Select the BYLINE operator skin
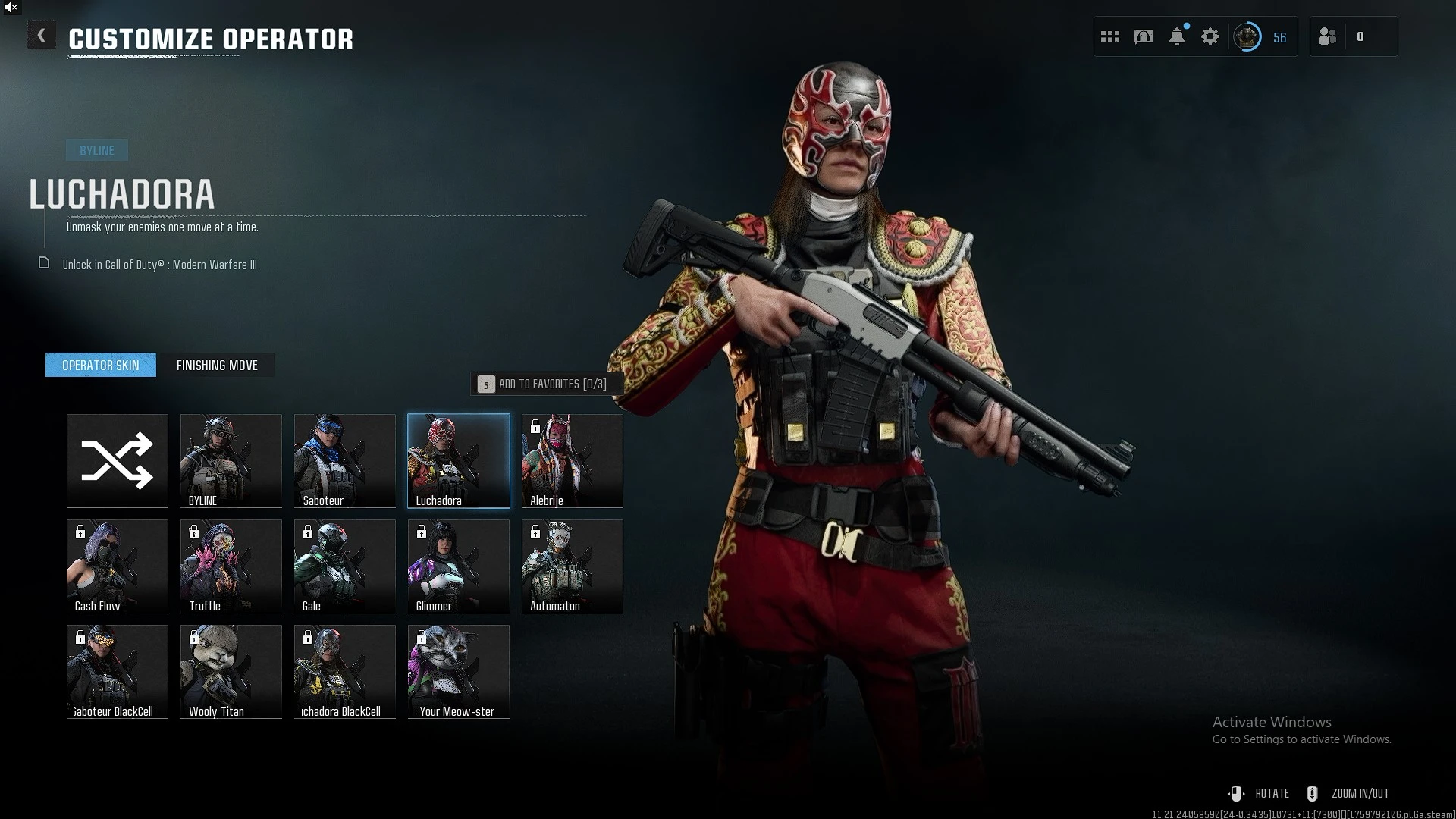 231,460
